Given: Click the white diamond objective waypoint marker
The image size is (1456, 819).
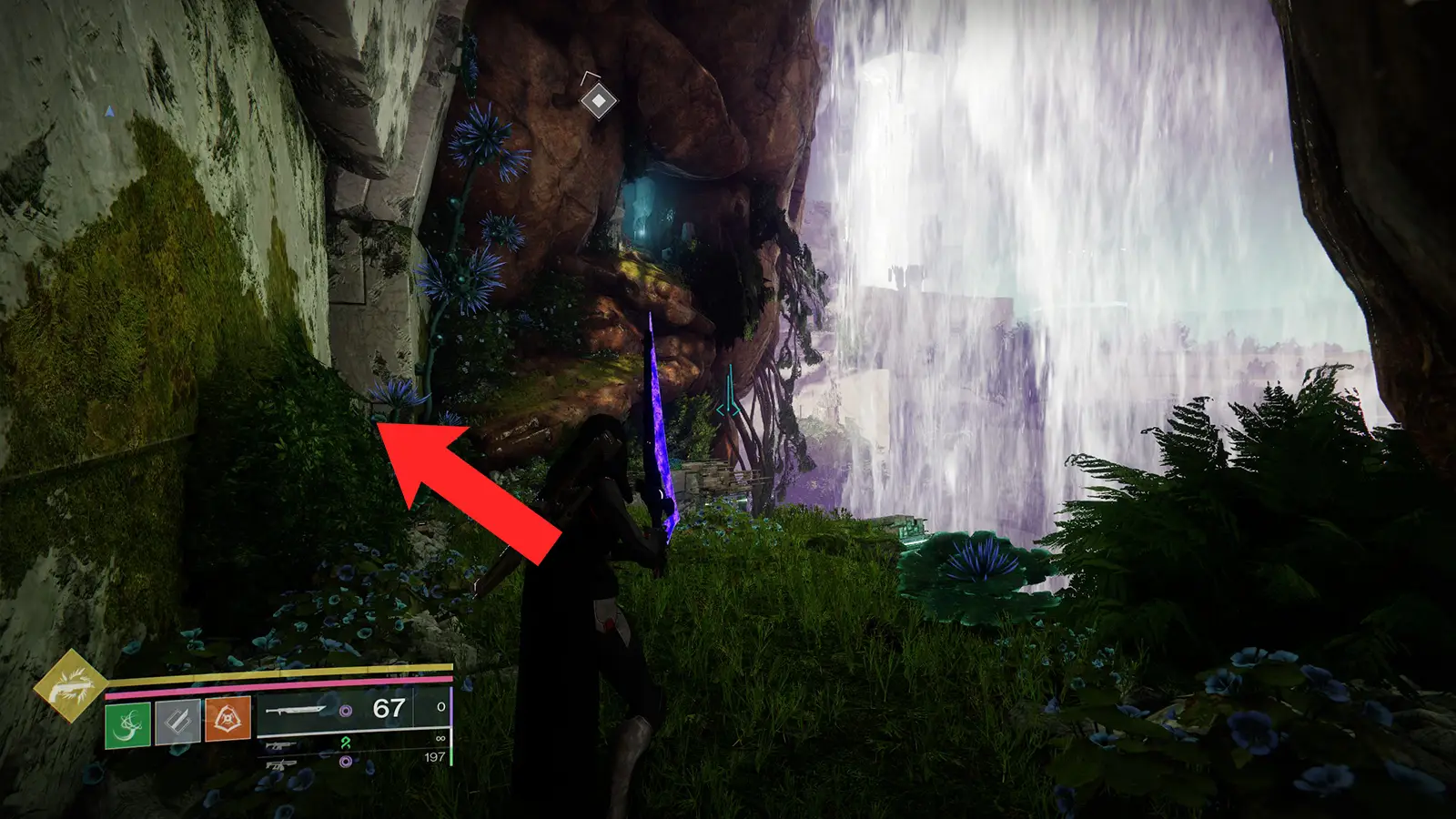Looking at the screenshot, I should pyautogui.click(x=598, y=100).
